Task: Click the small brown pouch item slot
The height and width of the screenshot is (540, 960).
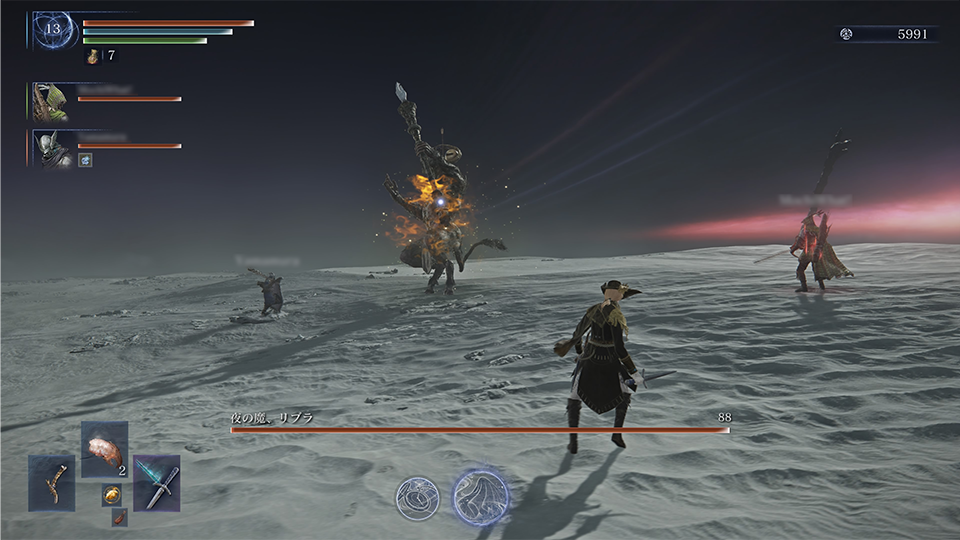Action: pyautogui.click(x=119, y=516)
